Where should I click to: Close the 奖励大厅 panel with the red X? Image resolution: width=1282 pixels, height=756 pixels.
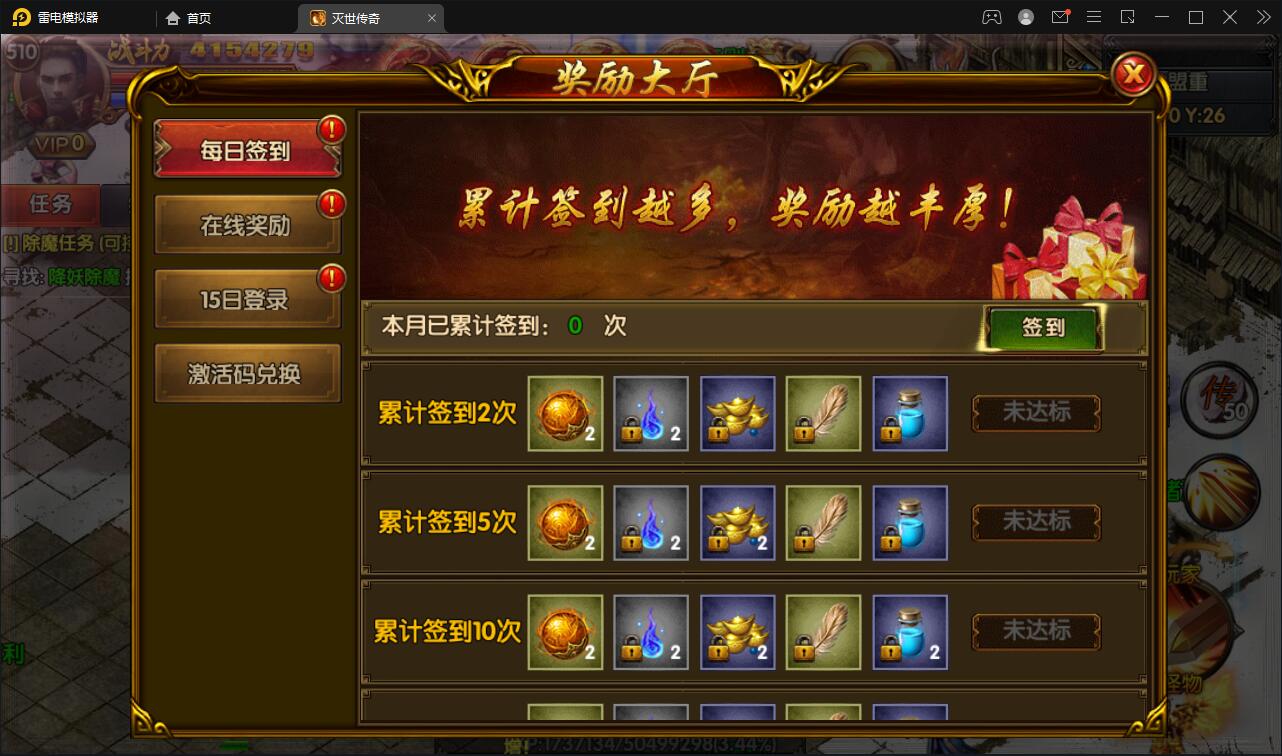tap(1133, 74)
